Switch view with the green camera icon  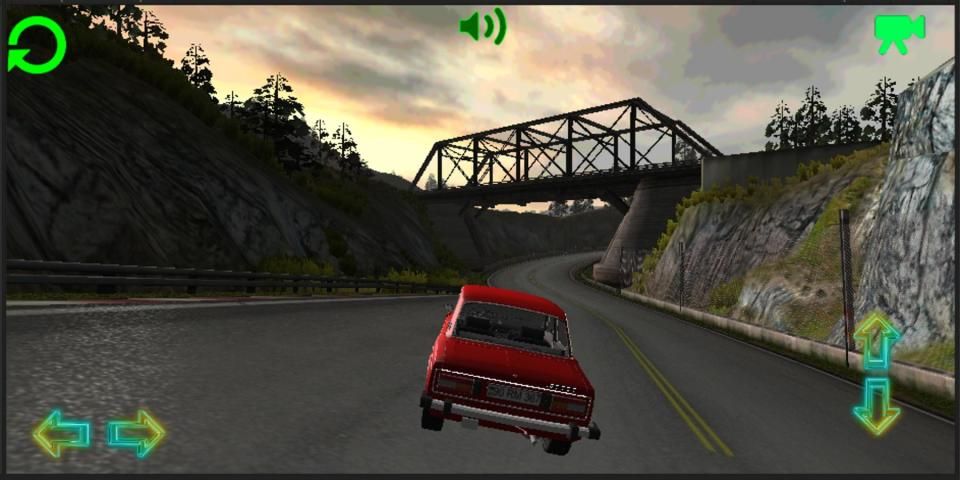click(898, 33)
